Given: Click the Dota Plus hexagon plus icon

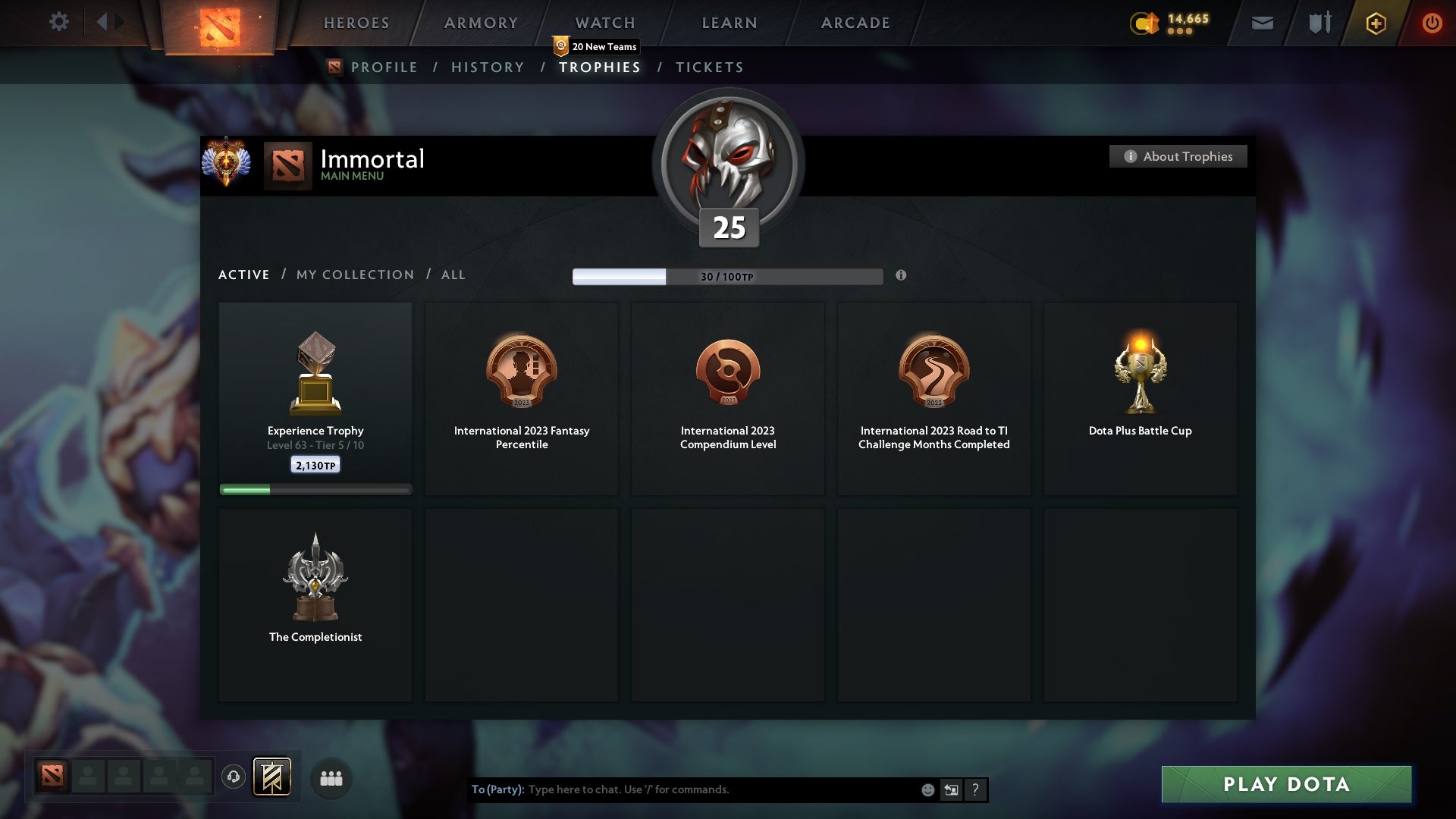Looking at the screenshot, I should click(1375, 23).
